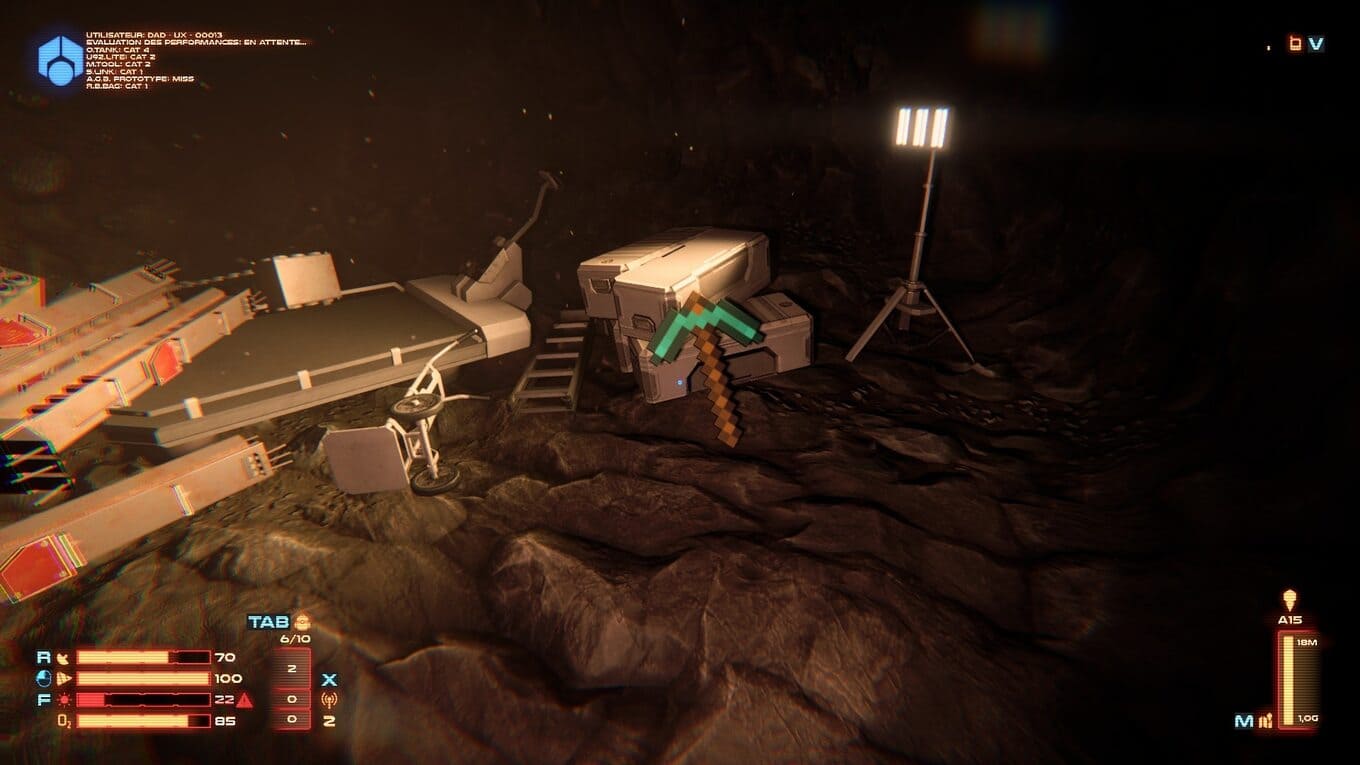This screenshot has height=765, width=1360.
Task: Click the A15 depth marker pin icon
Action: pos(1289,600)
